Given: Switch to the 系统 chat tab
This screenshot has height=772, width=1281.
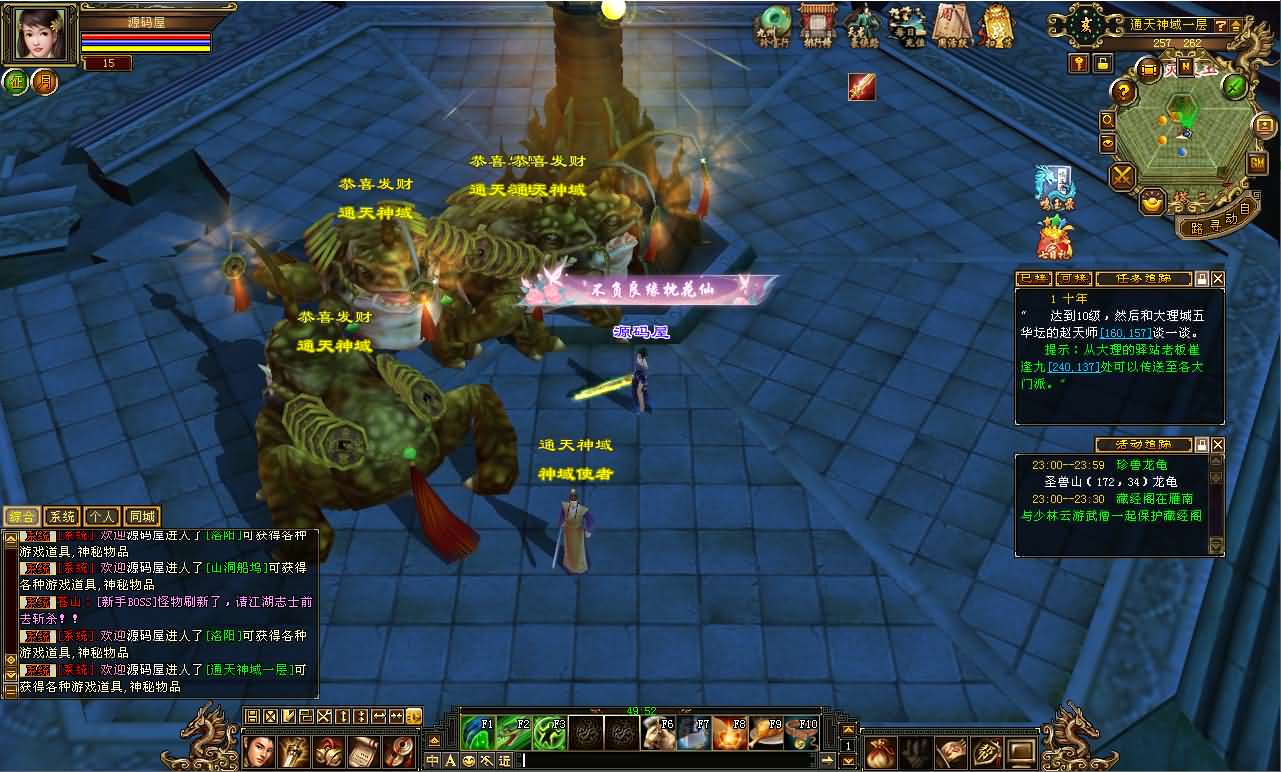Looking at the screenshot, I should (x=61, y=516).
